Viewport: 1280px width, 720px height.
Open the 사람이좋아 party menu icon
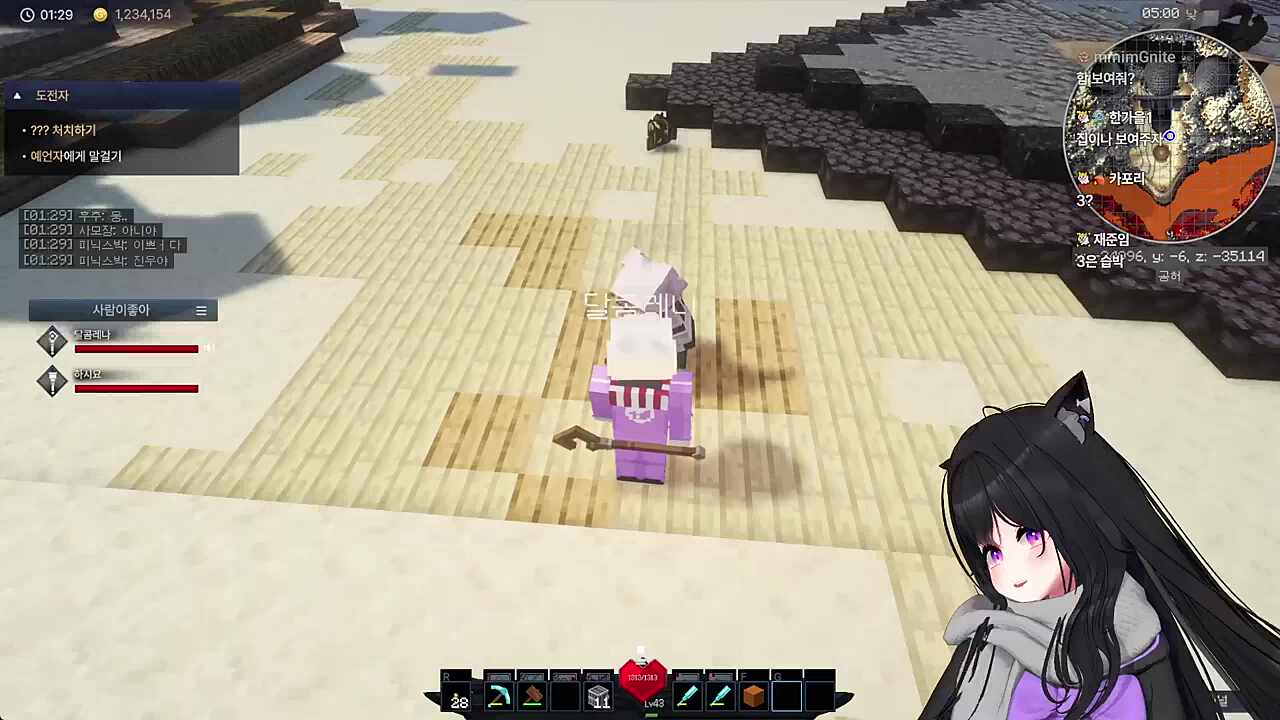201,311
